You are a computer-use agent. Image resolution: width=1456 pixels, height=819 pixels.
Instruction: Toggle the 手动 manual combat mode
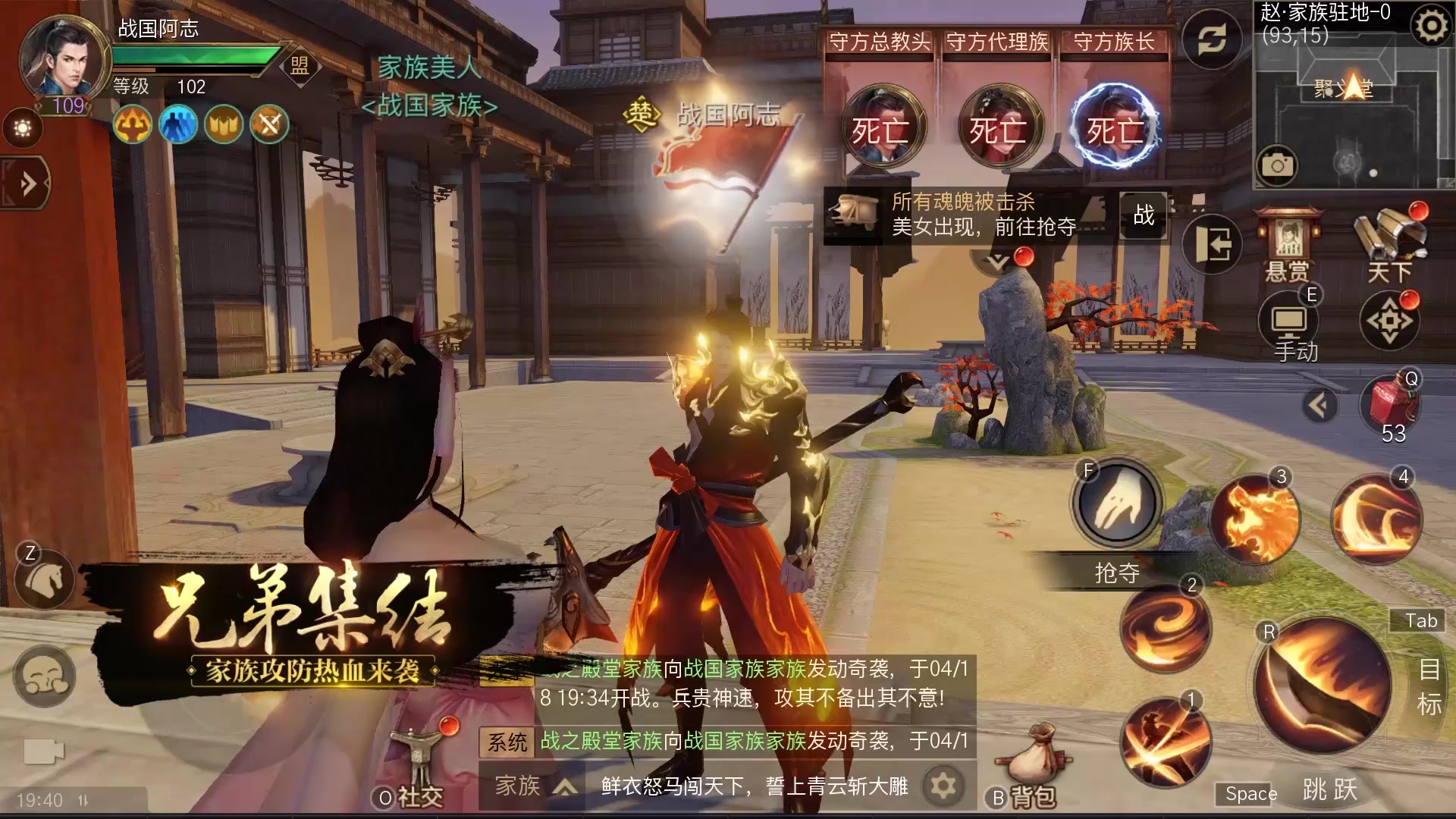coord(1291,326)
